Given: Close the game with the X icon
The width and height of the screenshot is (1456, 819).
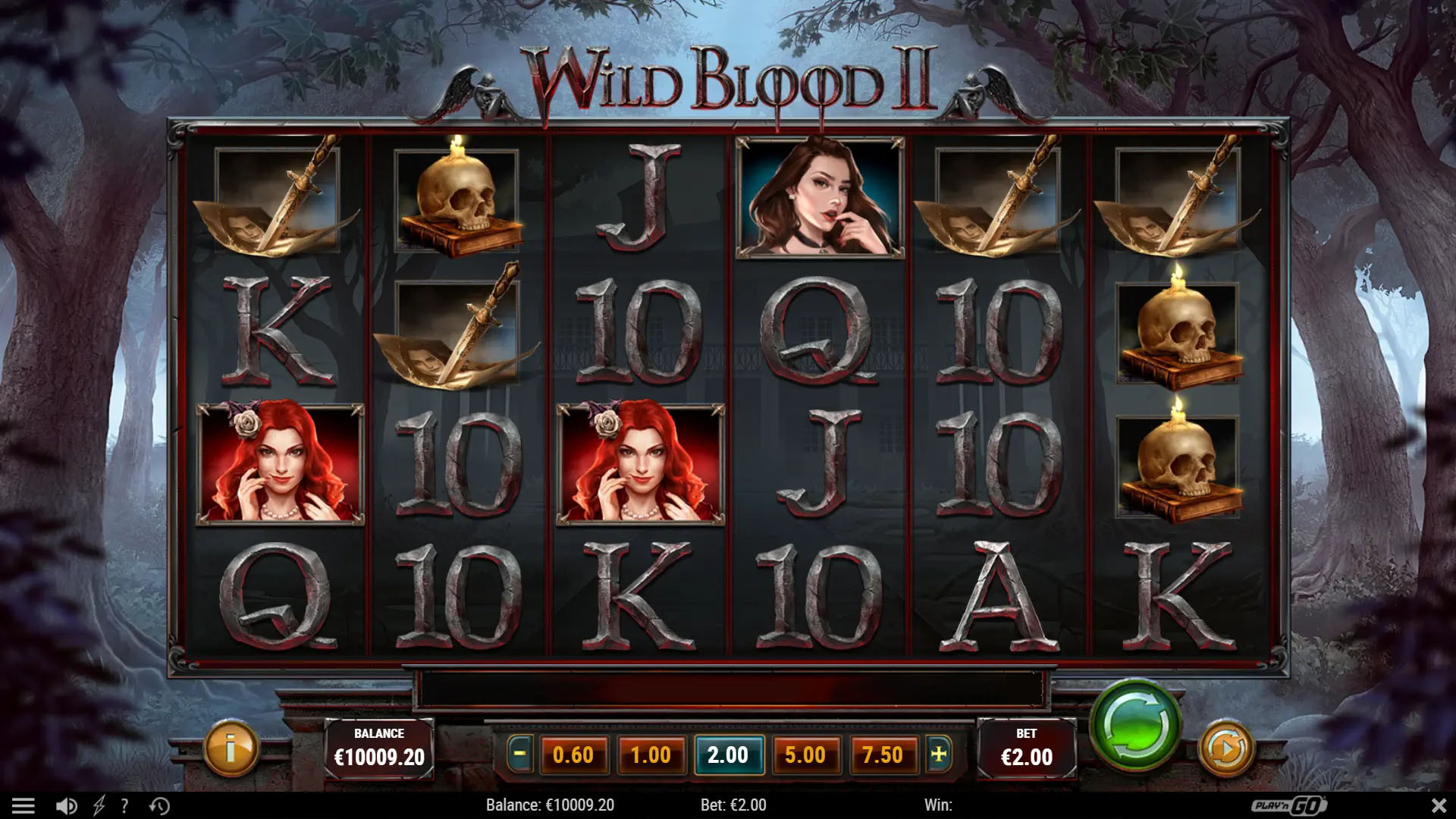Looking at the screenshot, I should point(1436,806).
